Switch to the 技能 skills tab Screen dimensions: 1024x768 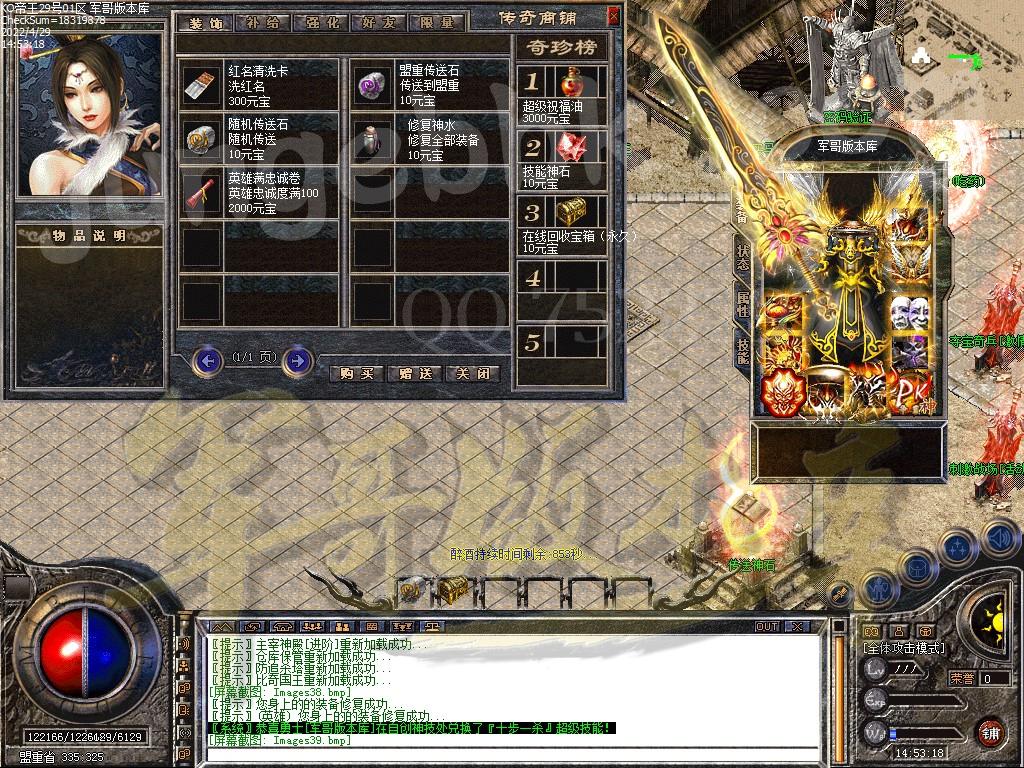(x=743, y=350)
